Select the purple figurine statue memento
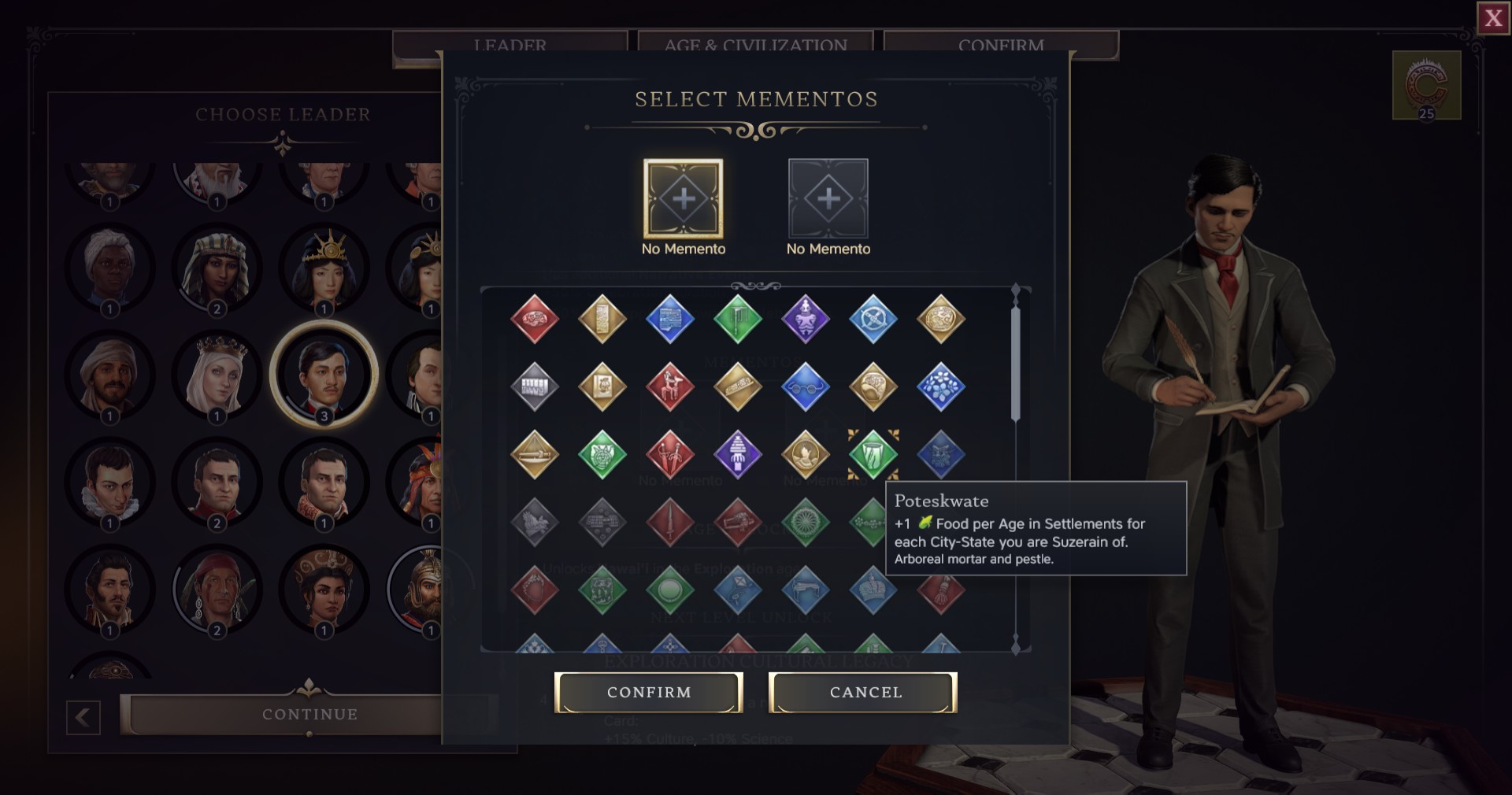Viewport: 1512px width, 795px height. click(x=805, y=319)
